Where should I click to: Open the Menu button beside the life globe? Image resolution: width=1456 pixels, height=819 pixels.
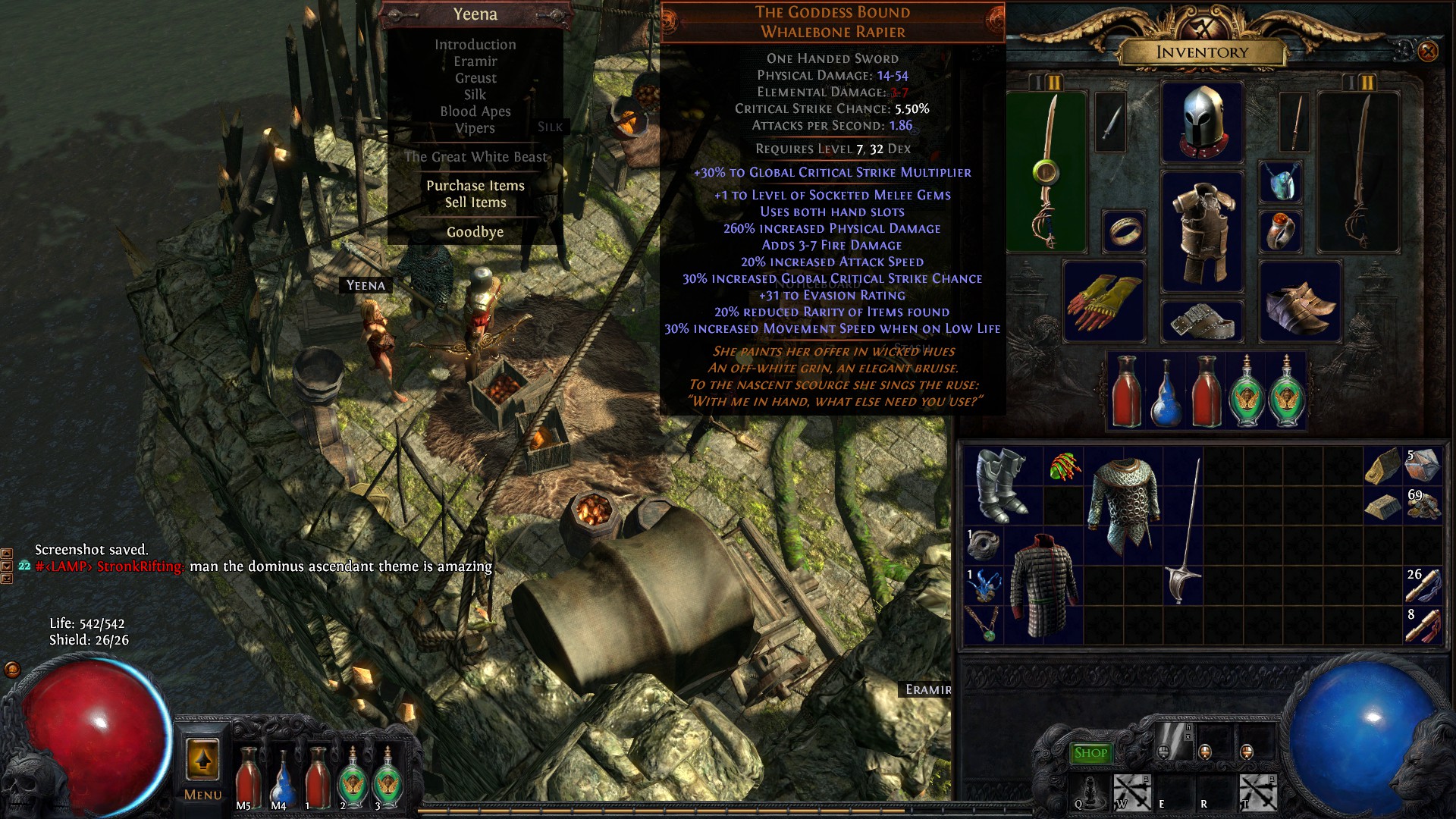202,767
